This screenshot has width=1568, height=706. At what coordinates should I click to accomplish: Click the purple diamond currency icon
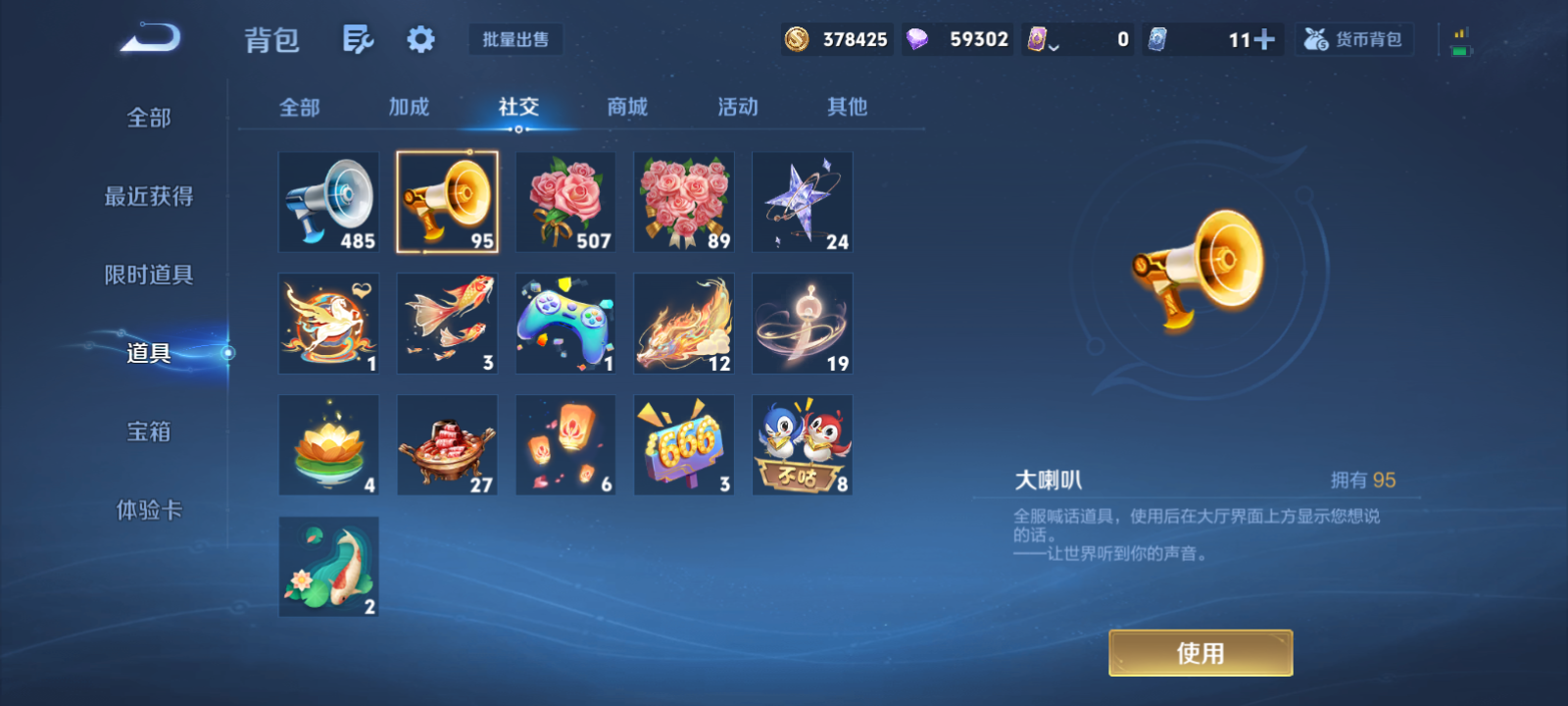point(914,38)
